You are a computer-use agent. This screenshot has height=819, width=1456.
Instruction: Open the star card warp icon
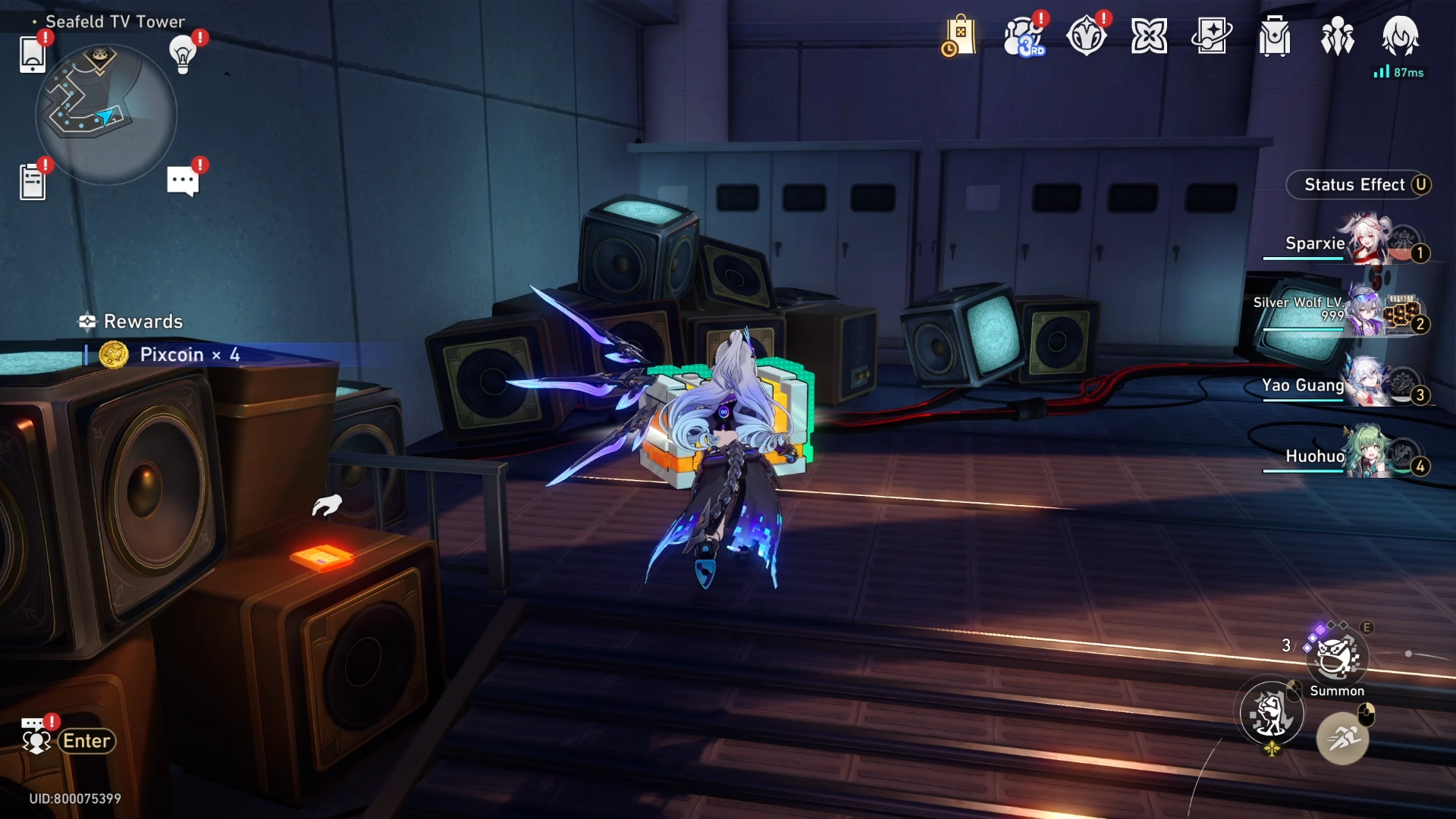coord(1212,36)
